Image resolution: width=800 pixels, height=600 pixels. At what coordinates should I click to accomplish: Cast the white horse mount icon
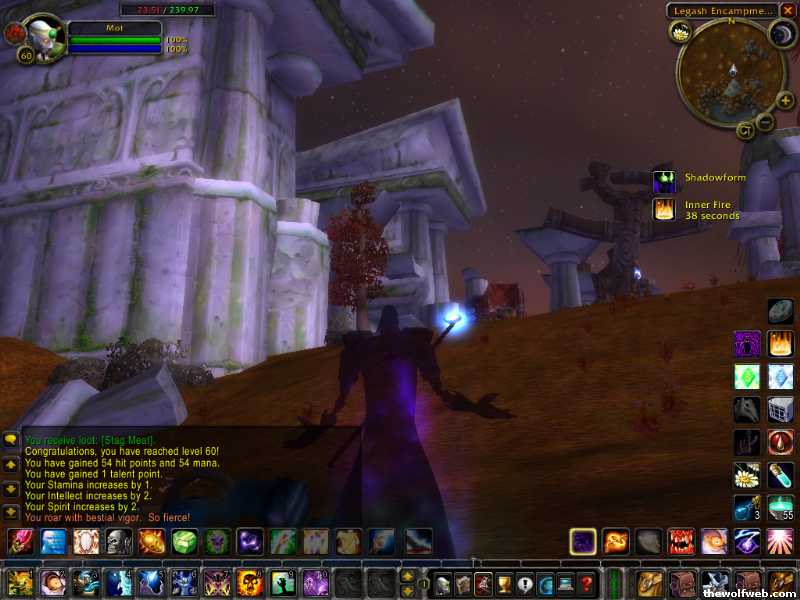click(x=747, y=409)
